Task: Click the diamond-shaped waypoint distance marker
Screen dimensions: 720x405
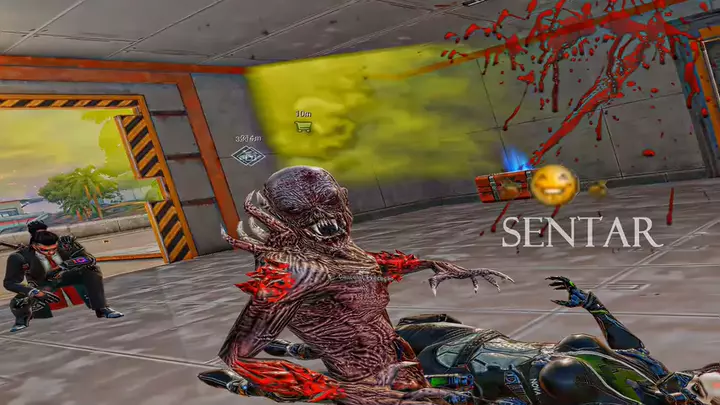Action: 248,155
